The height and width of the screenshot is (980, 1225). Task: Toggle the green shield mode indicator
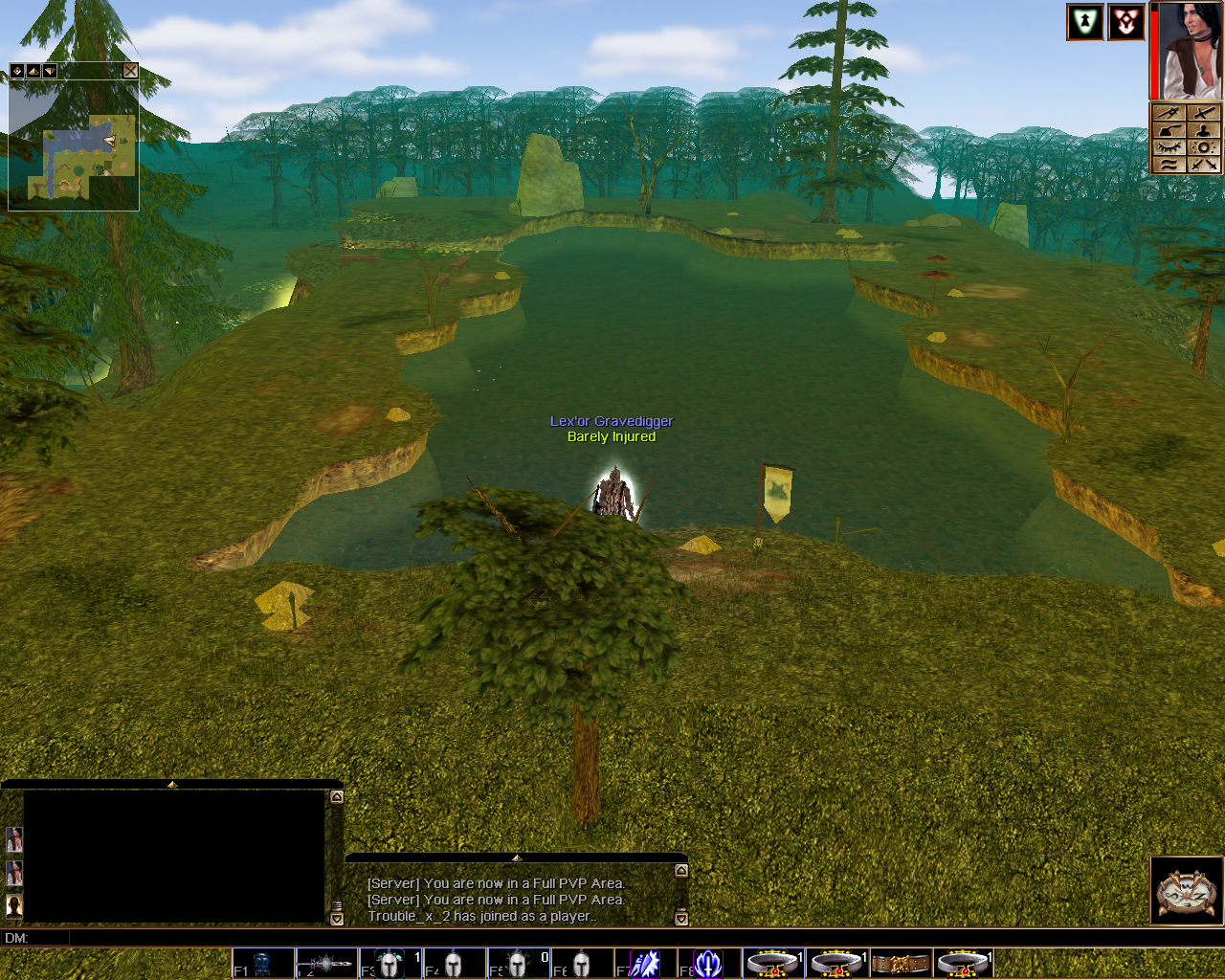pyautogui.click(x=1084, y=22)
